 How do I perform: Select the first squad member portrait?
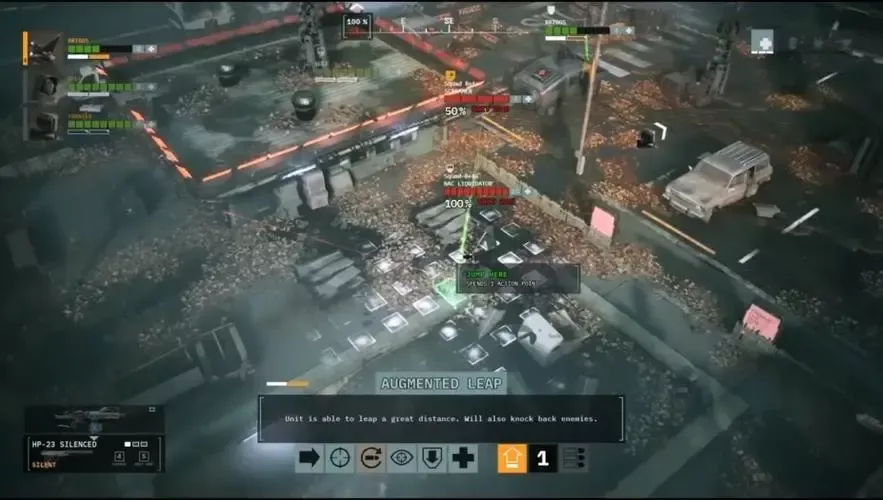tap(45, 49)
